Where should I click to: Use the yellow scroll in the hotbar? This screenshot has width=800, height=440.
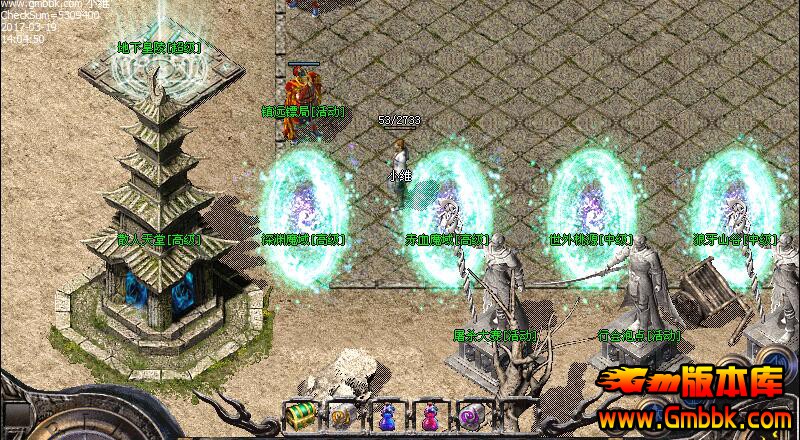tap(342, 414)
